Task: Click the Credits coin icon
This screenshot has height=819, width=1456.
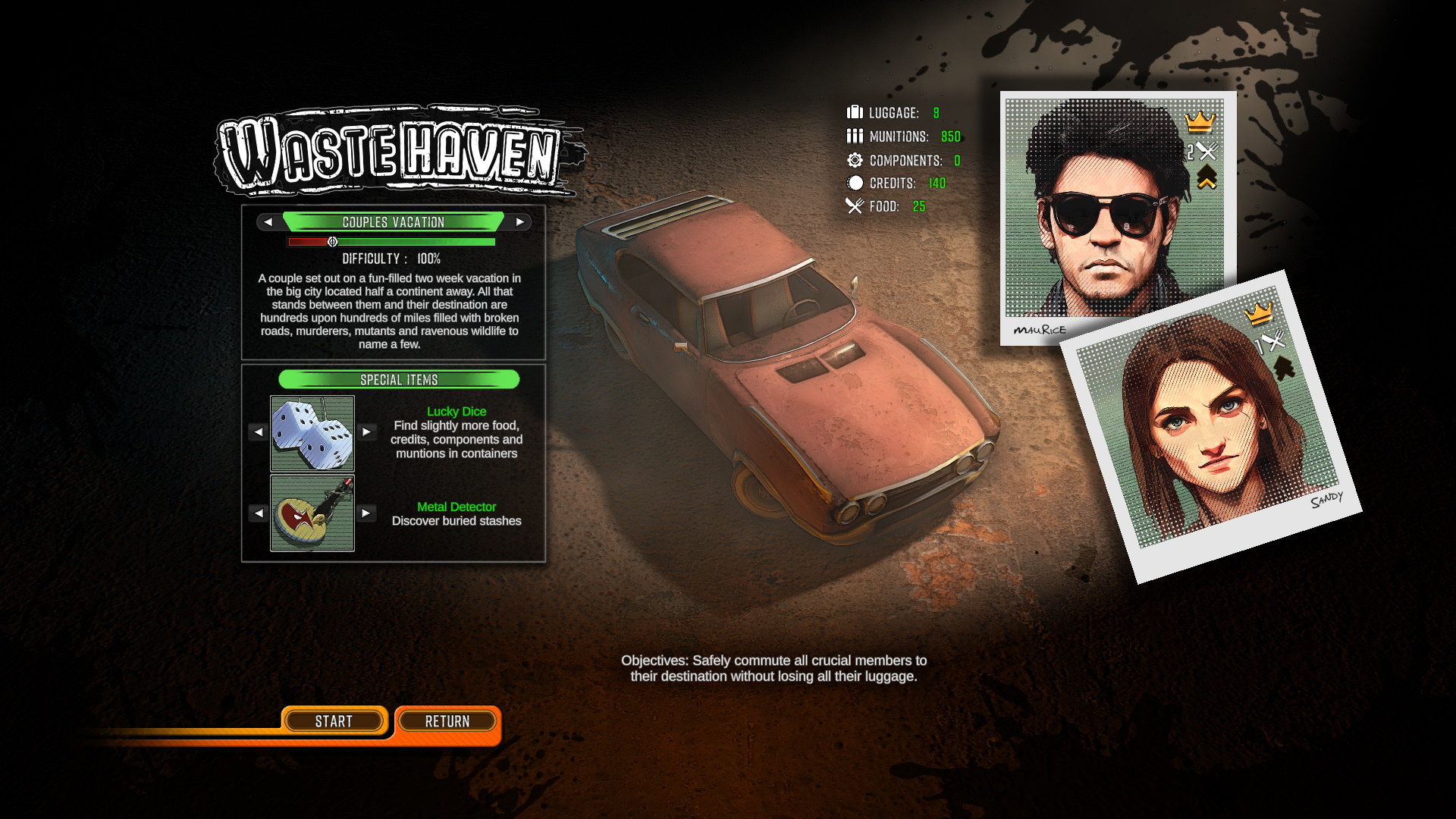Action: pyautogui.click(x=854, y=182)
